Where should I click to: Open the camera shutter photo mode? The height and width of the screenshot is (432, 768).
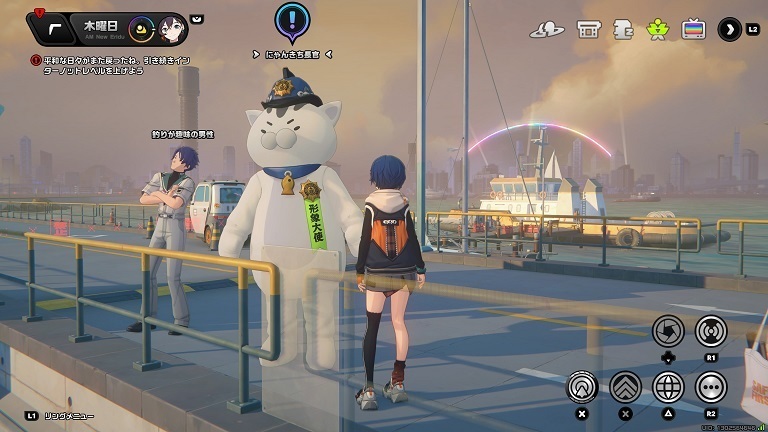click(x=668, y=330)
